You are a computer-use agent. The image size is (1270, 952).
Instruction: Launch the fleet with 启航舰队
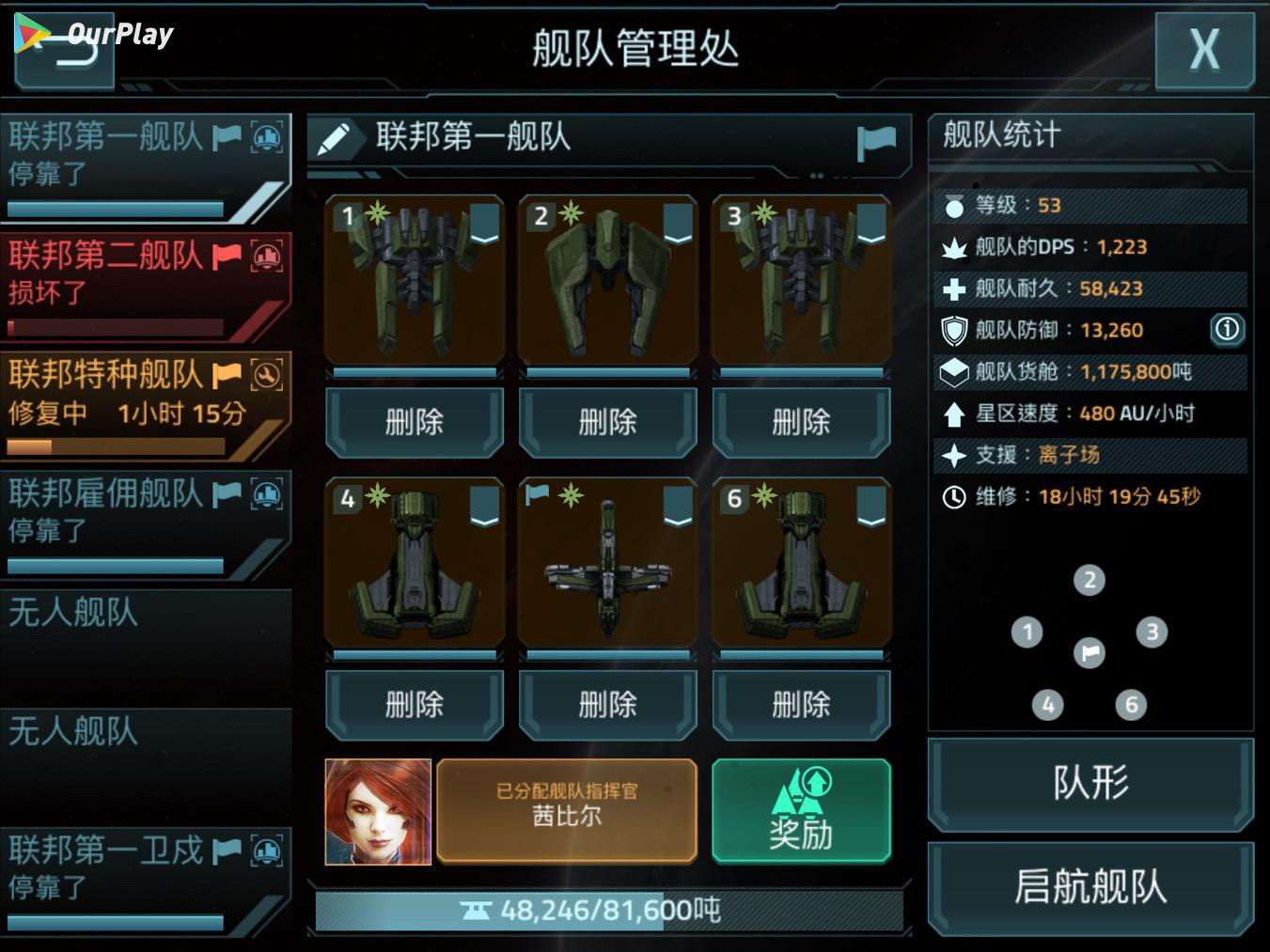(x=1090, y=888)
